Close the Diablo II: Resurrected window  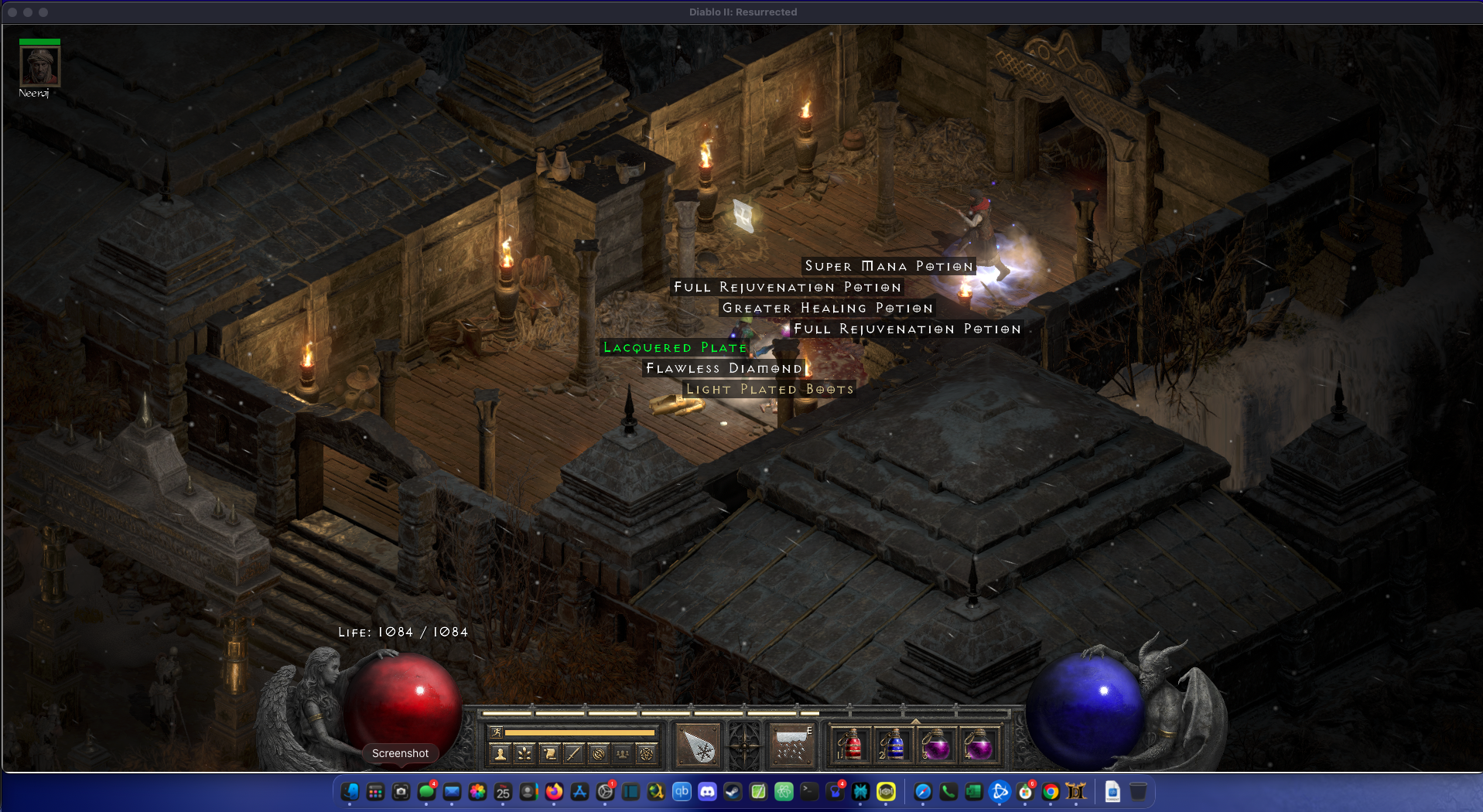(12, 12)
